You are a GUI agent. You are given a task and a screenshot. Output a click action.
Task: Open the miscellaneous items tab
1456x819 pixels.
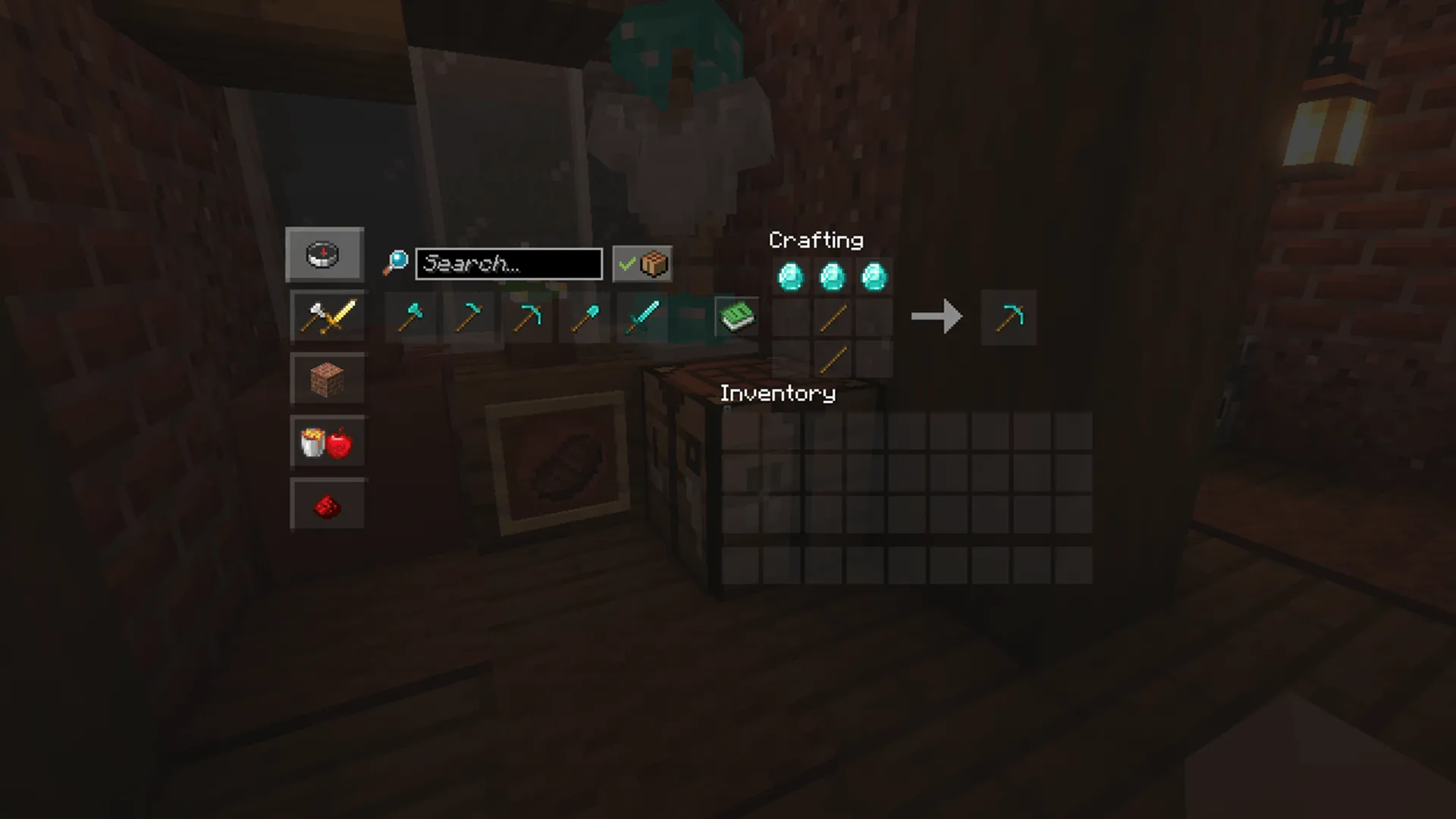pos(328,442)
